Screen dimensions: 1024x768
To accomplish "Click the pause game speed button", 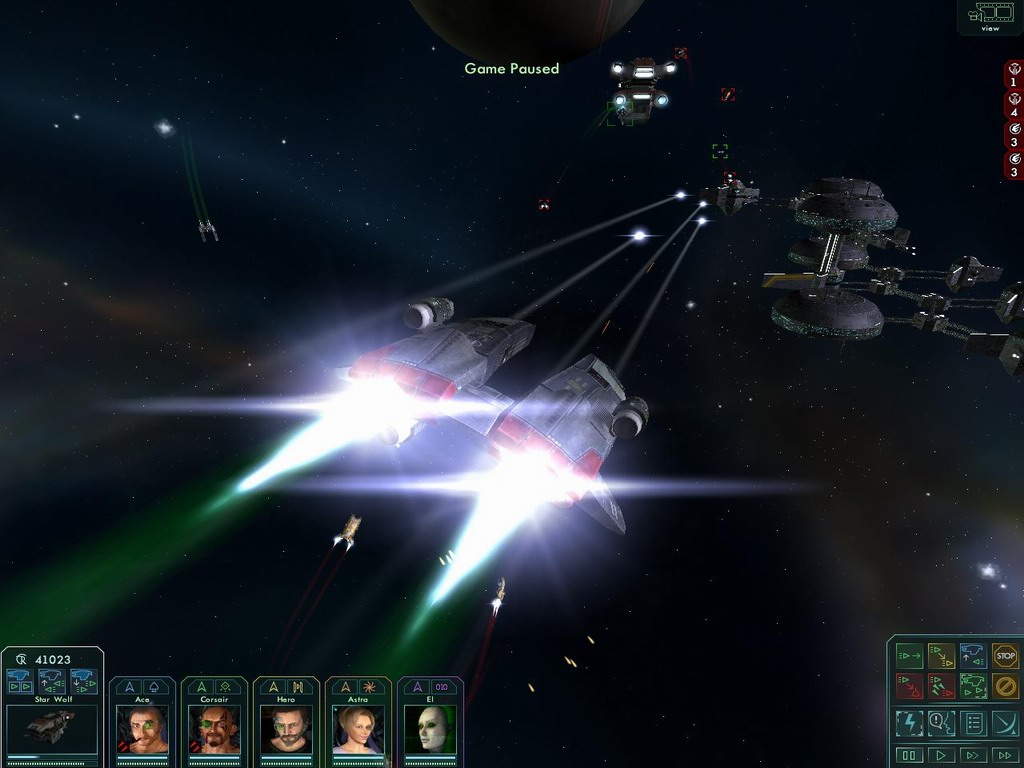I will (909, 755).
